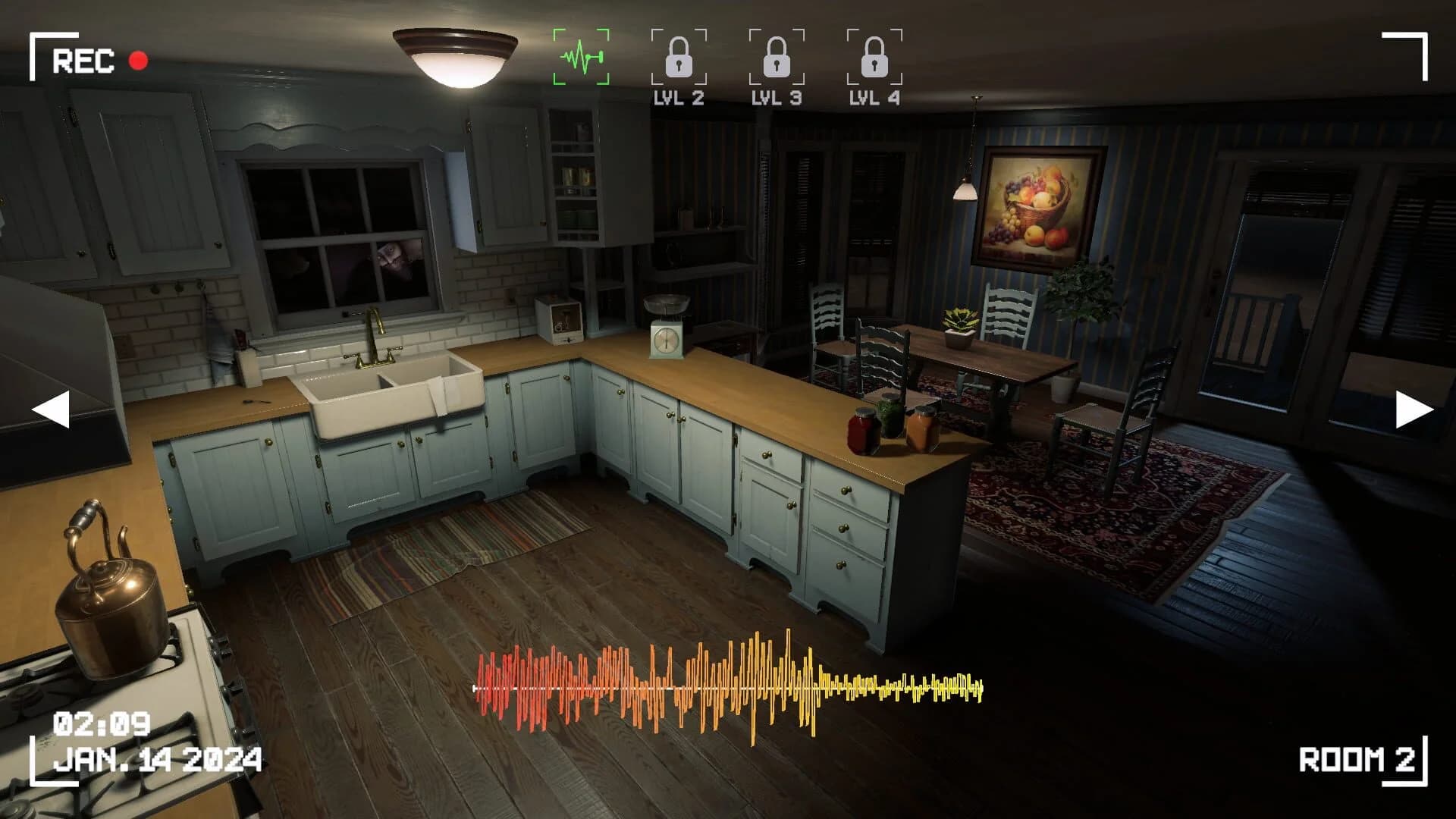This screenshot has width=1456, height=819.
Task: Click the right navigation arrow button
Action: tap(1411, 409)
